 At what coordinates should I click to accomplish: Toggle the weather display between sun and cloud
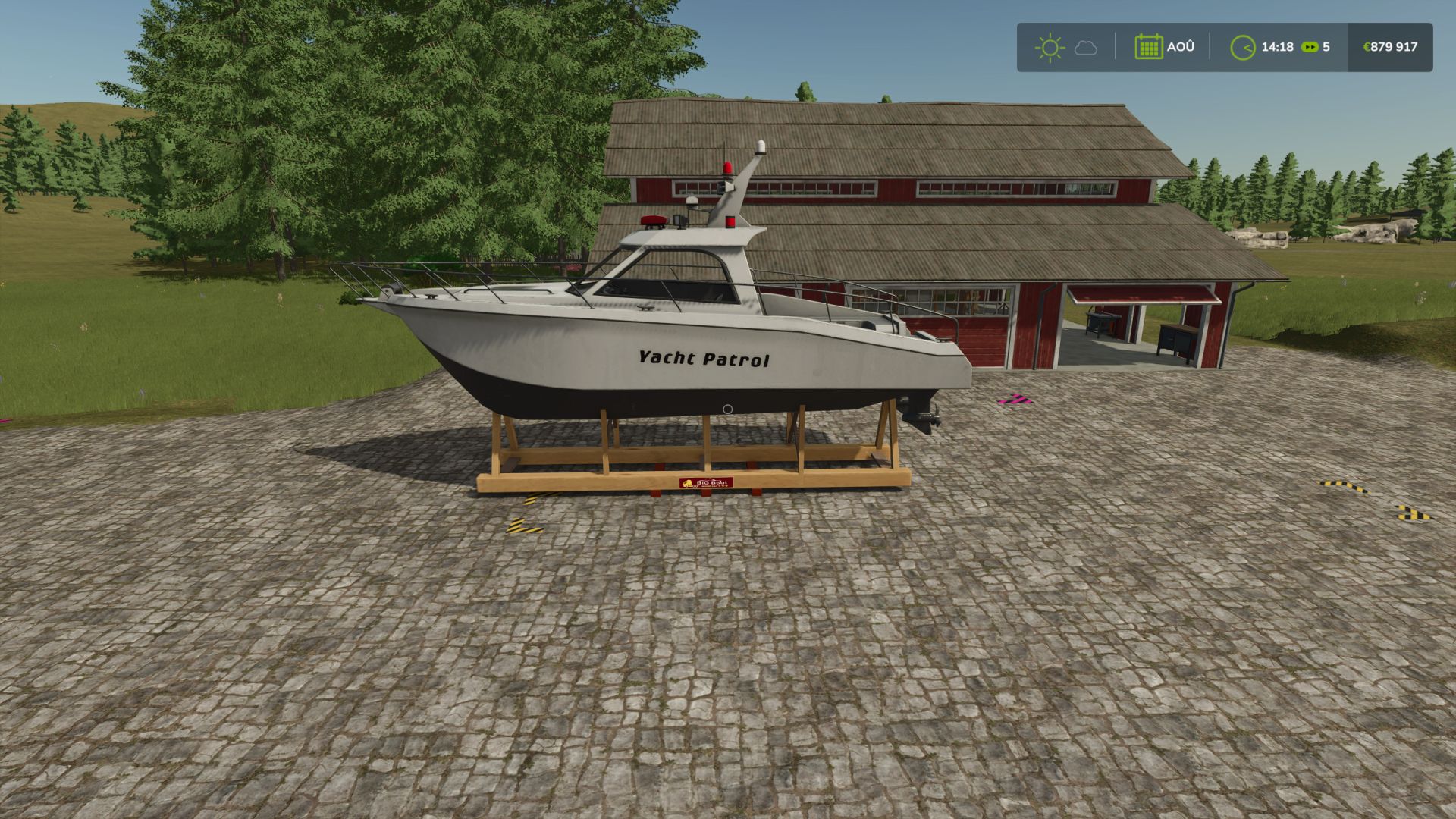(1068, 47)
